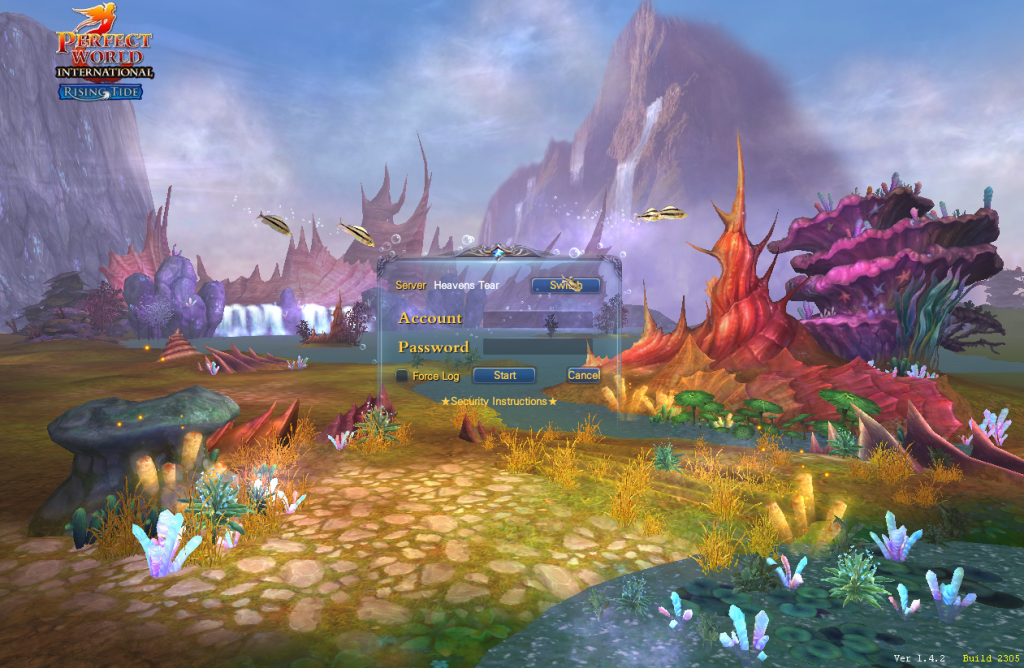Open the Security Instructions link
1024x668 pixels.
(499, 401)
